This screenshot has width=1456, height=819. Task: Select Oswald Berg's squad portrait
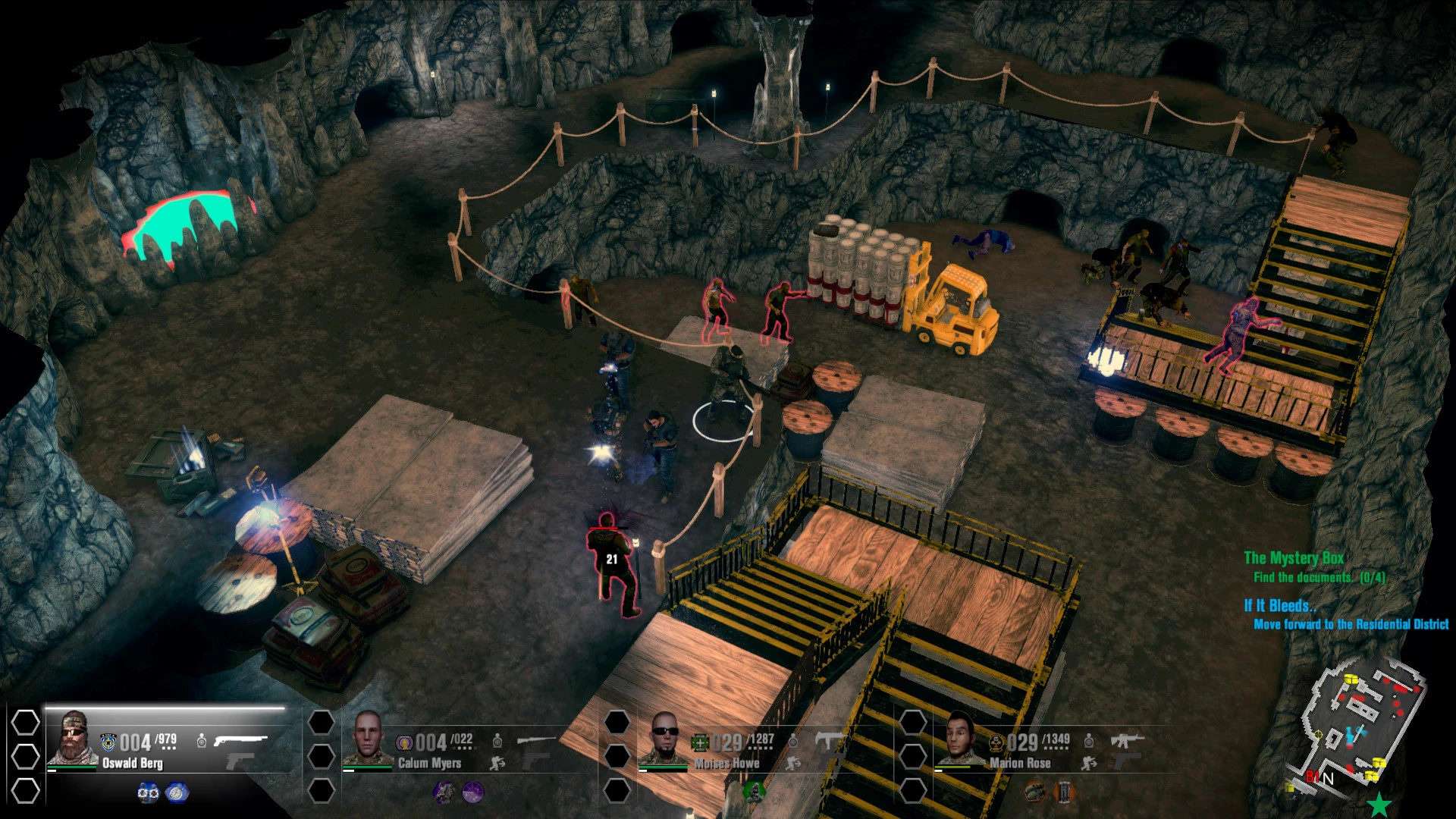tap(73, 739)
